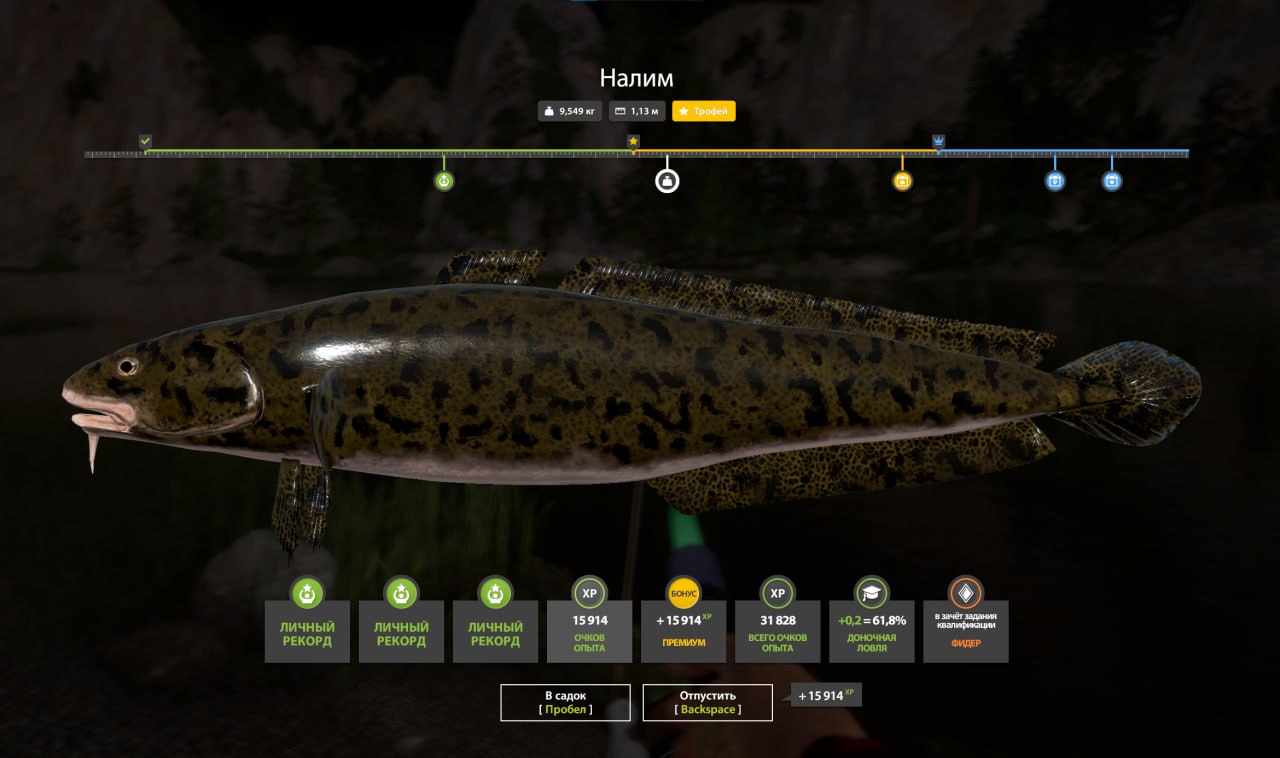
Task: Select the yellow trophy record marker on scale
Action: [x=902, y=181]
